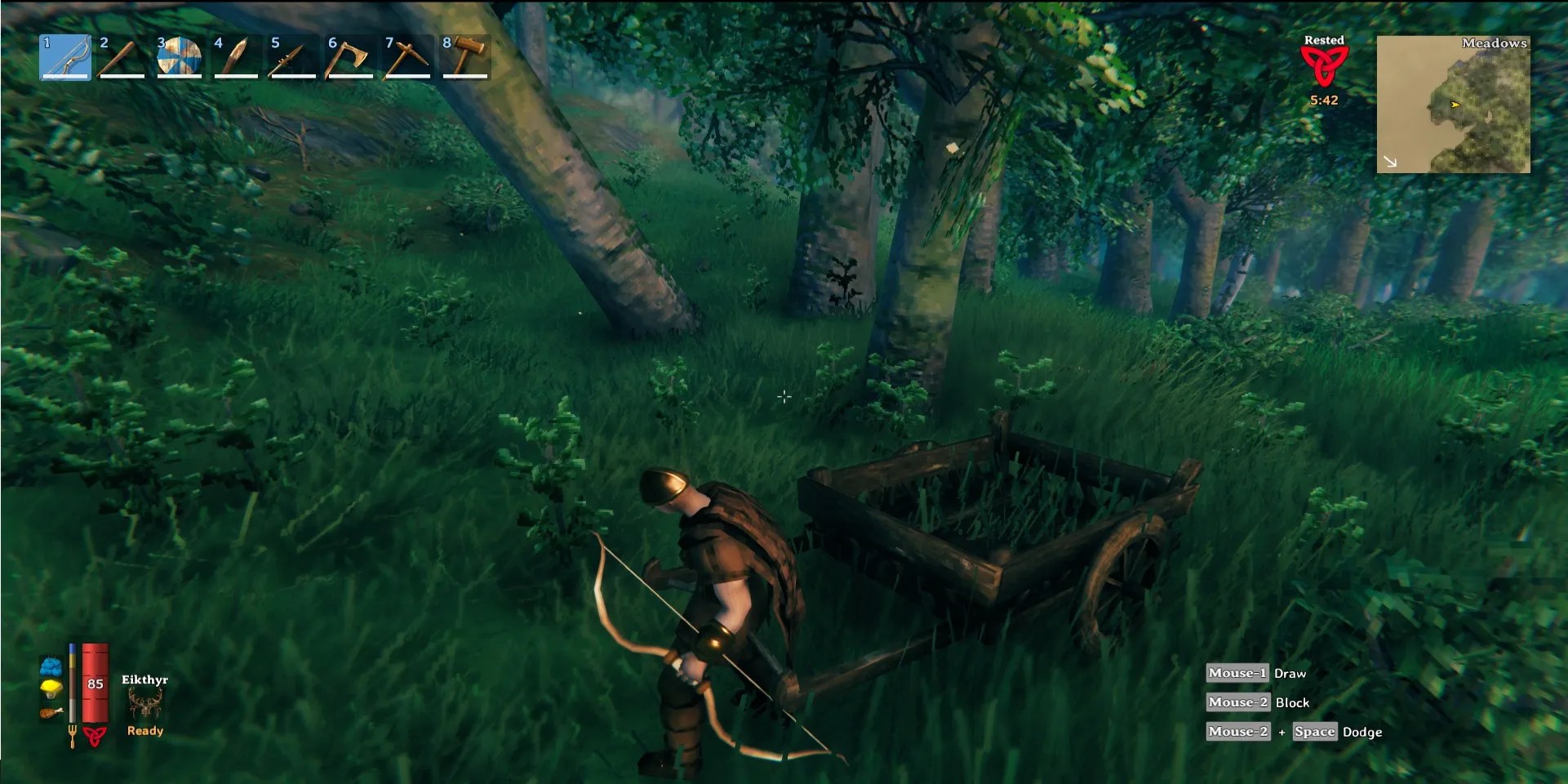This screenshot has height=784, width=1568.
Task: Select the bow in hotbar slot 1
Action: pyautogui.click(x=64, y=57)
